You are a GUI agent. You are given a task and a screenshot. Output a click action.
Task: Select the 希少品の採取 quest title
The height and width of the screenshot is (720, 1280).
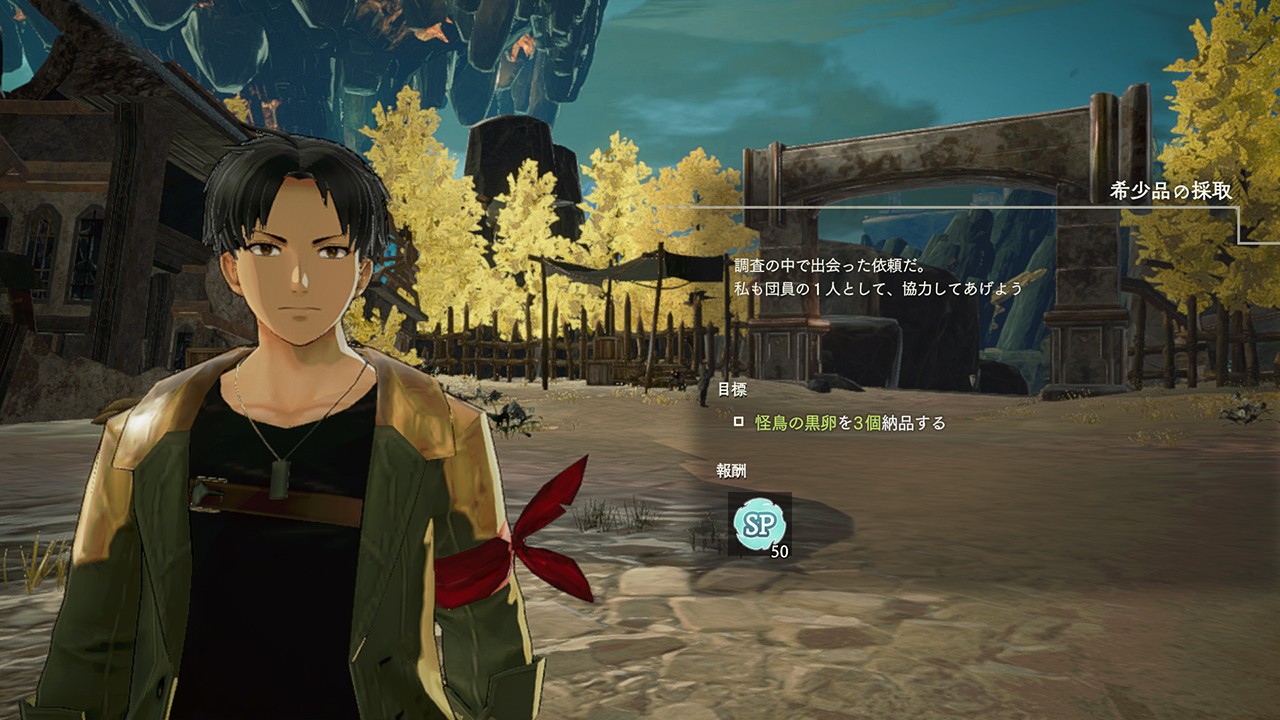point(1170,191)
